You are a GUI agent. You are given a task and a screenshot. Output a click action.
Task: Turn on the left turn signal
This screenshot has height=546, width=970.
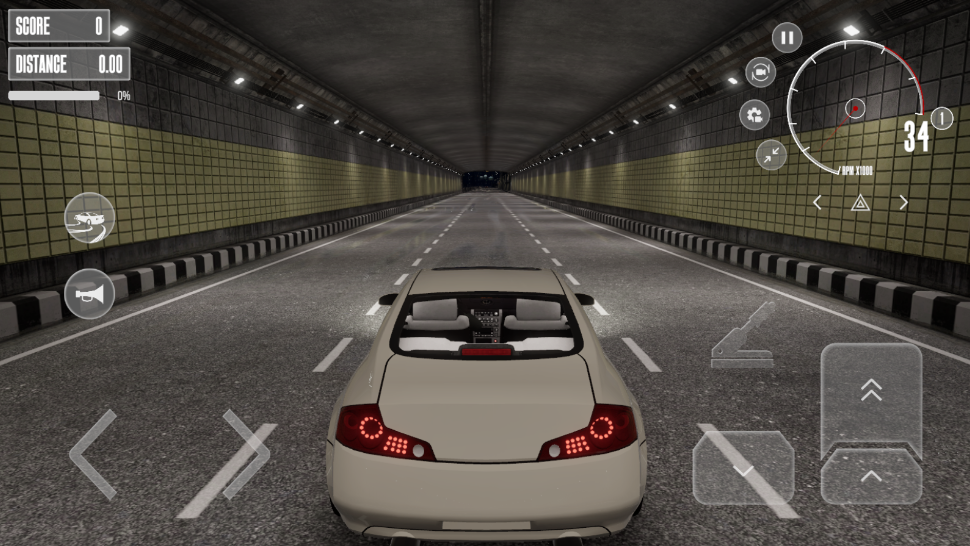[817, 203]
